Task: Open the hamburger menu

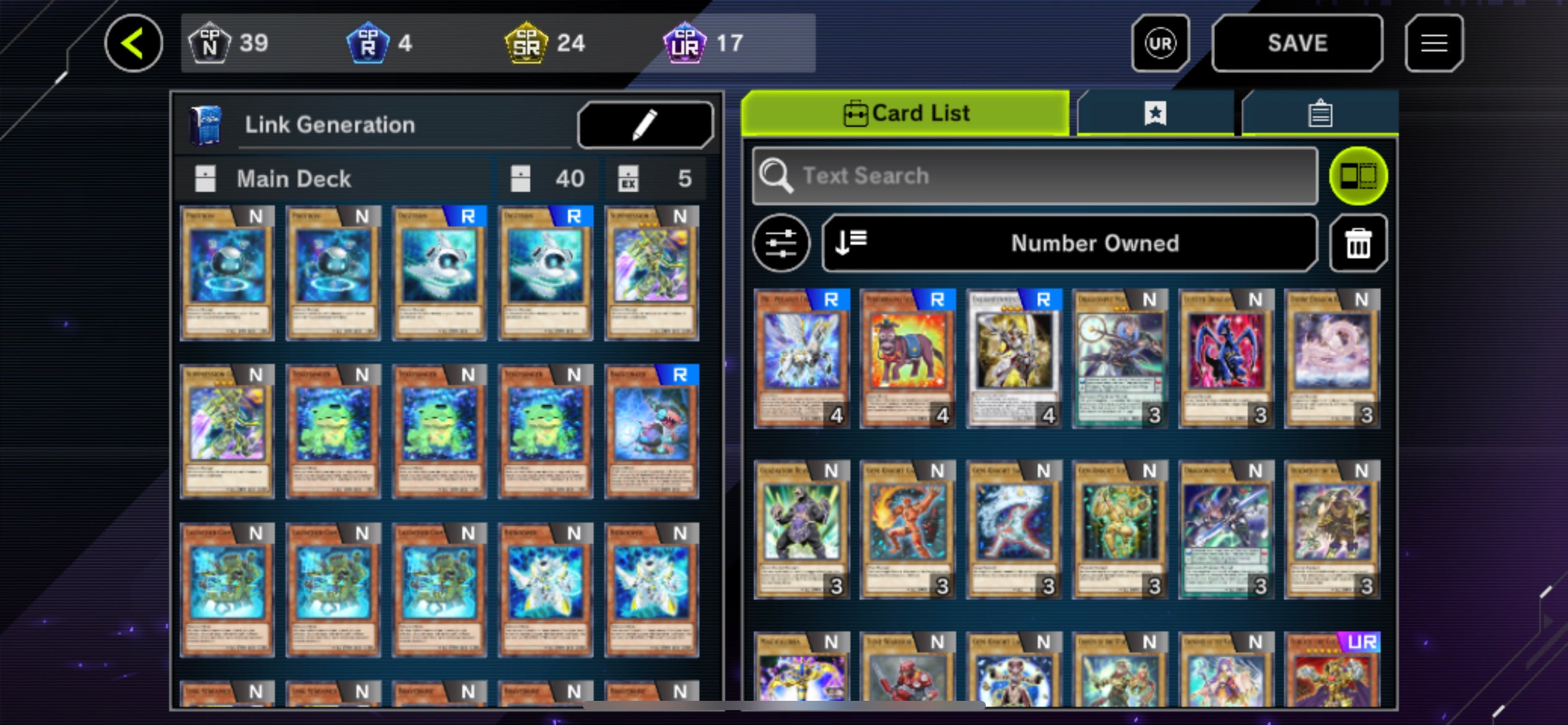Action: pos(1434,42)
